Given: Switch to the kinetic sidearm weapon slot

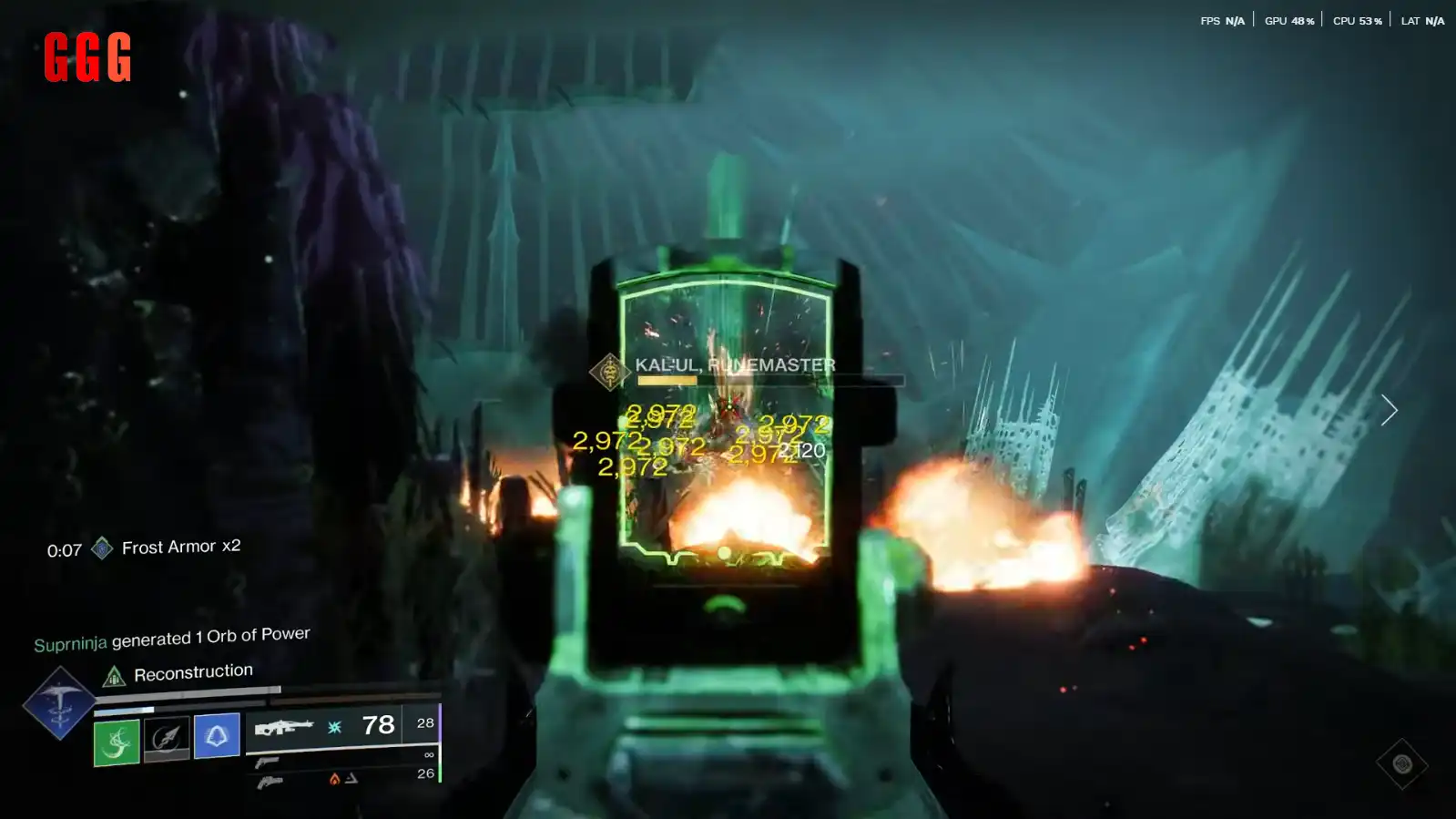Looking at the screenshot, I should tap(268, 762).
